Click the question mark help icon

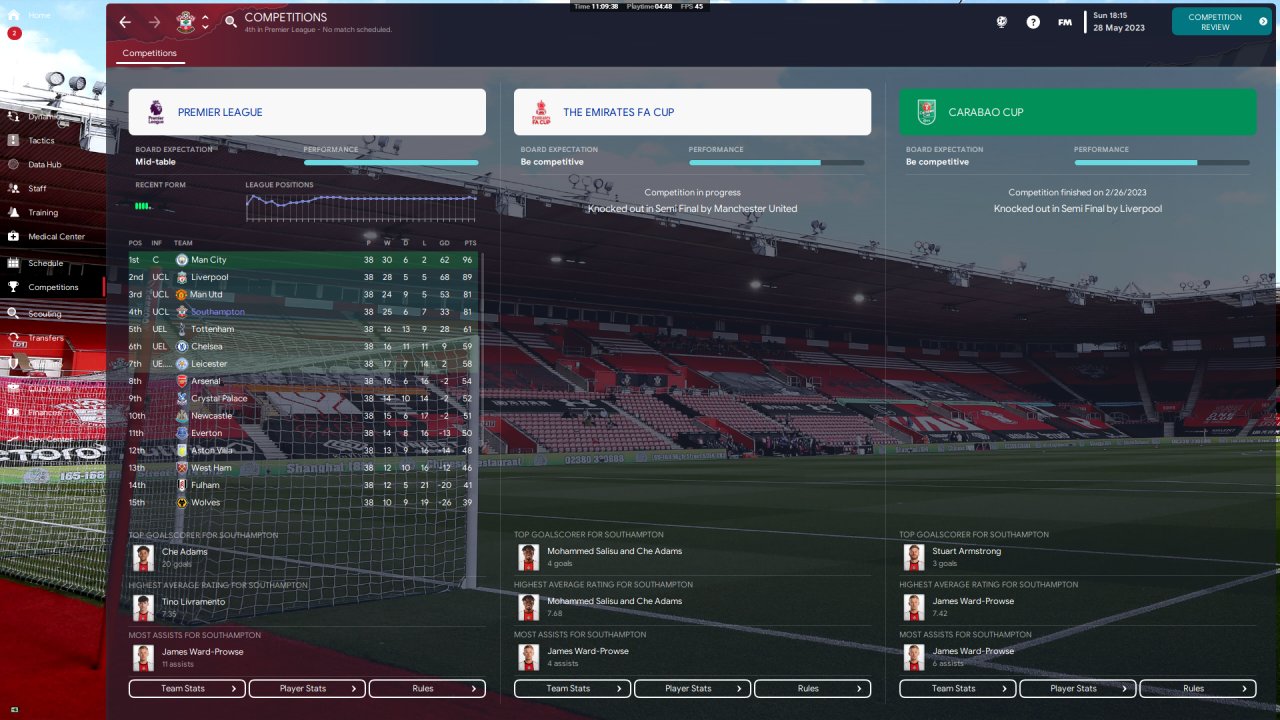click(x=1033, y=22)
